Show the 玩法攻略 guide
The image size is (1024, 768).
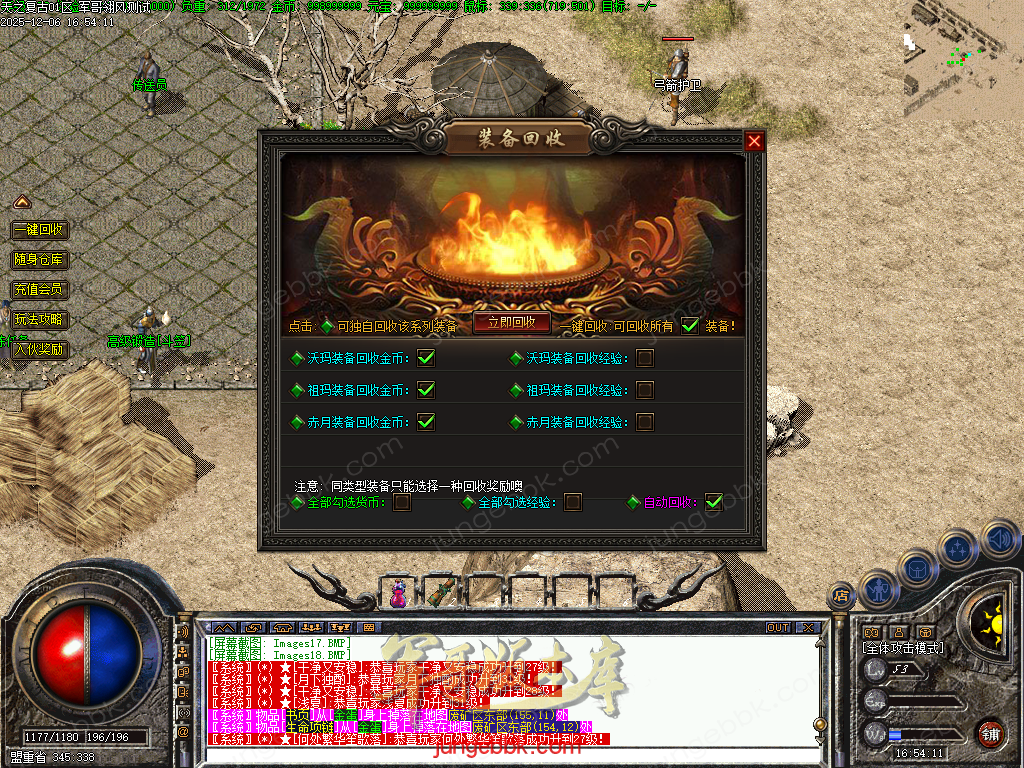pyautogui.click(x=40, y=320)
